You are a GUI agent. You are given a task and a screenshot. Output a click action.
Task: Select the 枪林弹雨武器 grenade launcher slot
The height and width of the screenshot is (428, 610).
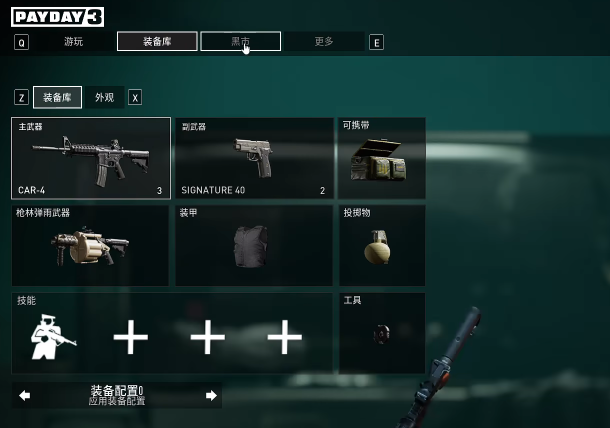click(91, 246)
